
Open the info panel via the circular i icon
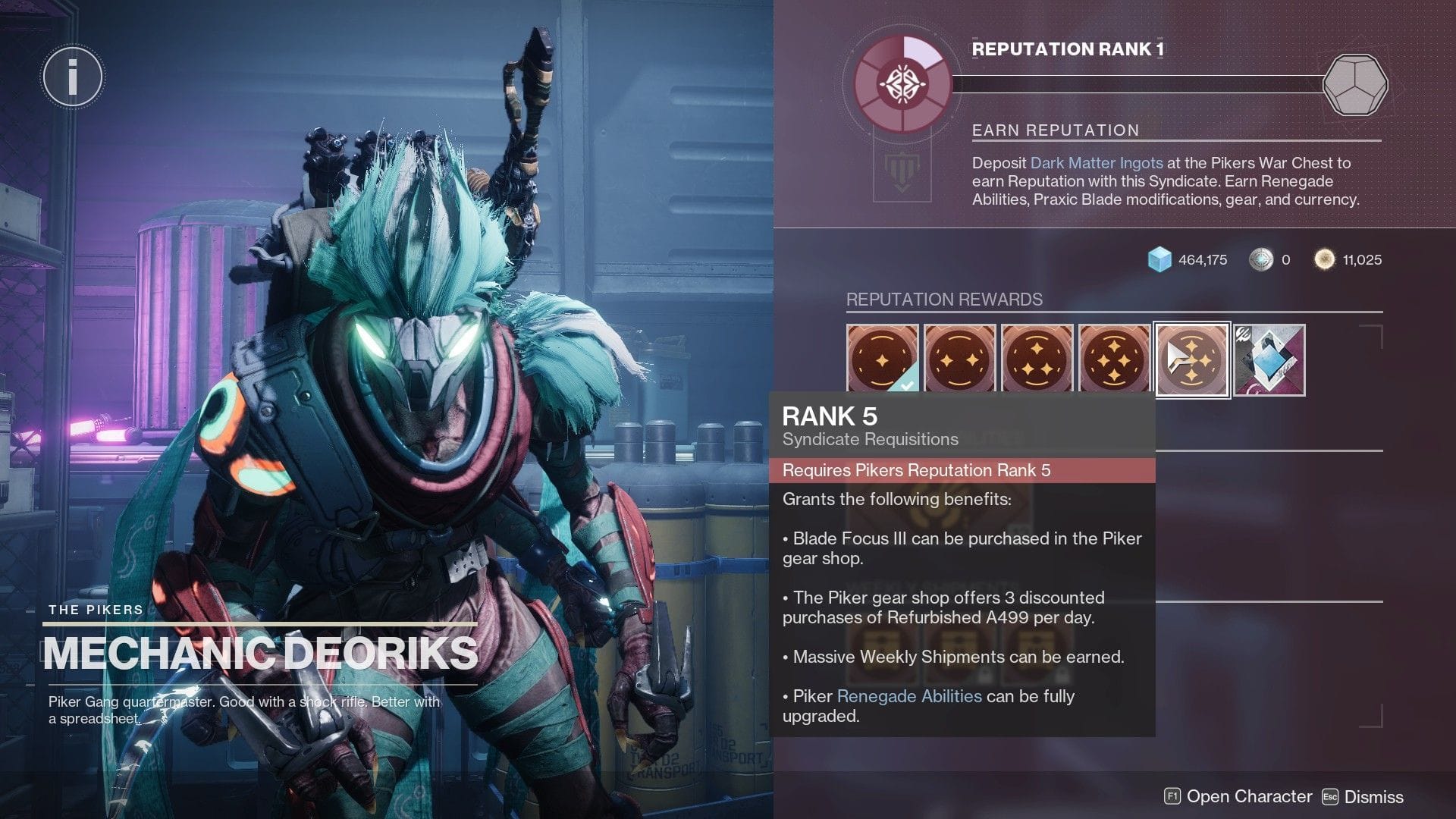(x=72, y=77)
